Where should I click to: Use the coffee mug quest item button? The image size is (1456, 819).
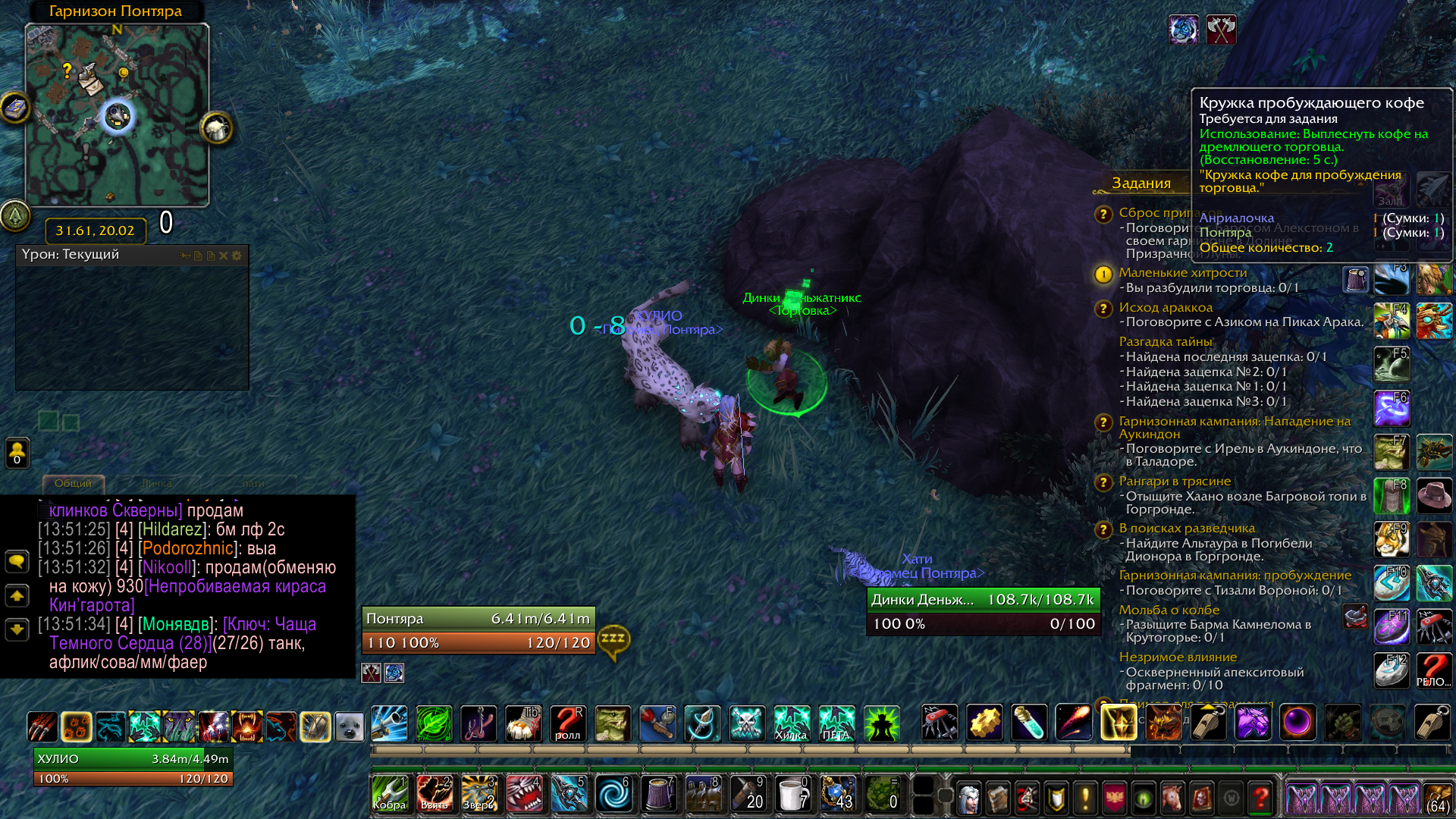[x=1355, y=280]
